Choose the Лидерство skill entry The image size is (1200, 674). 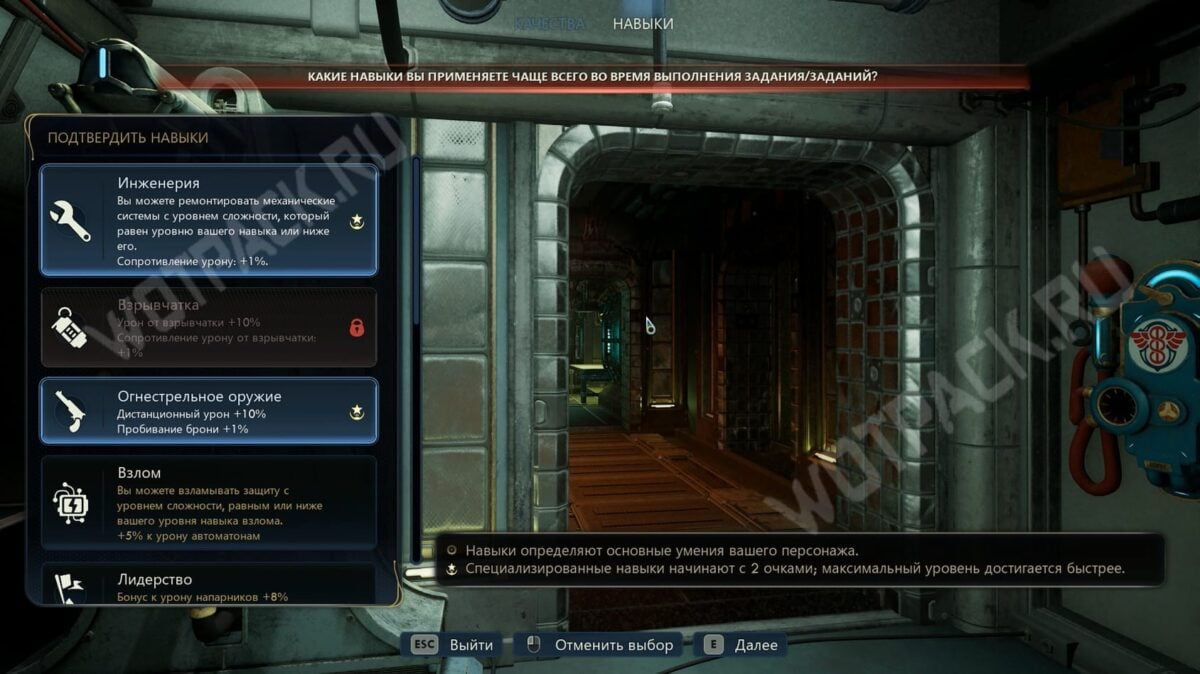point(208,585)
